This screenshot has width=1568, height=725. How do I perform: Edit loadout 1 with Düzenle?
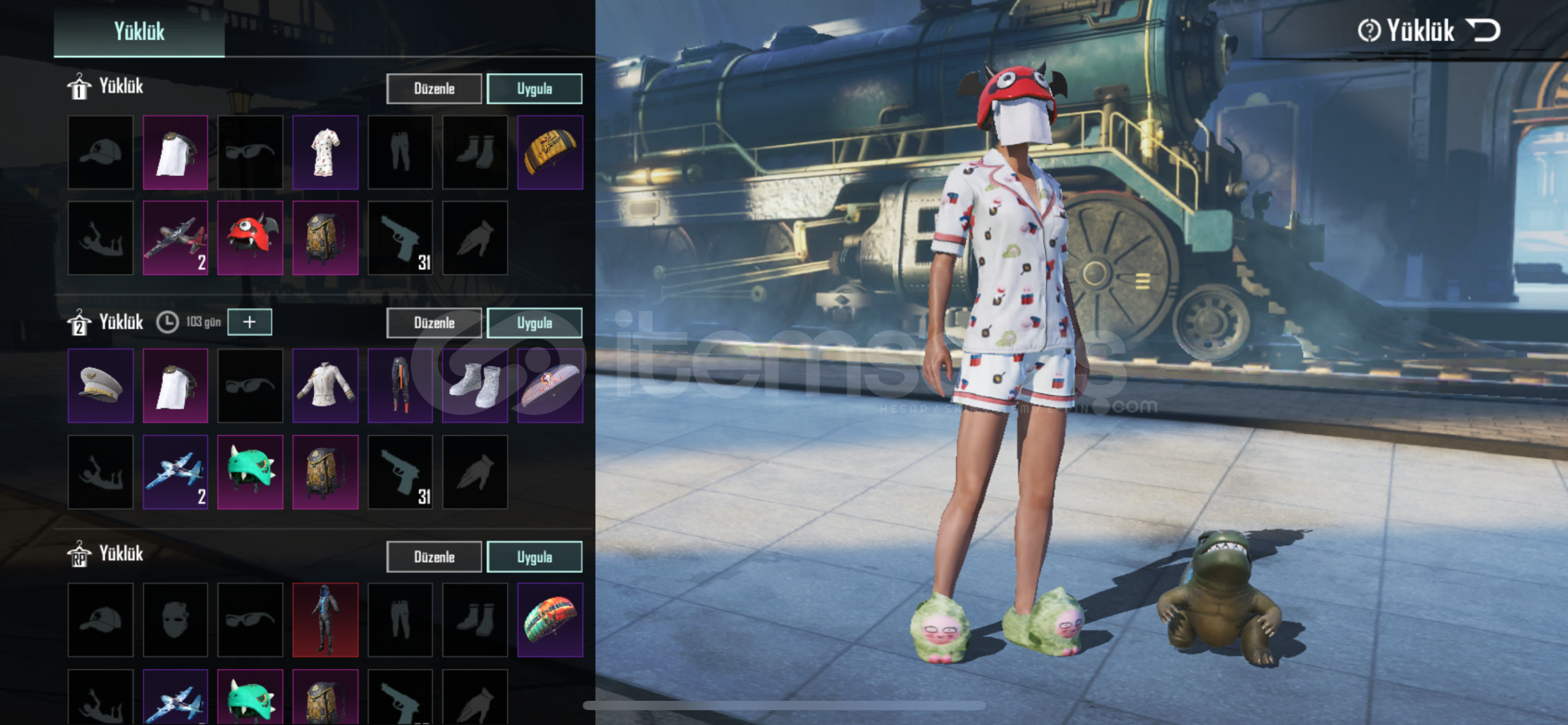(x=433, y=89)
